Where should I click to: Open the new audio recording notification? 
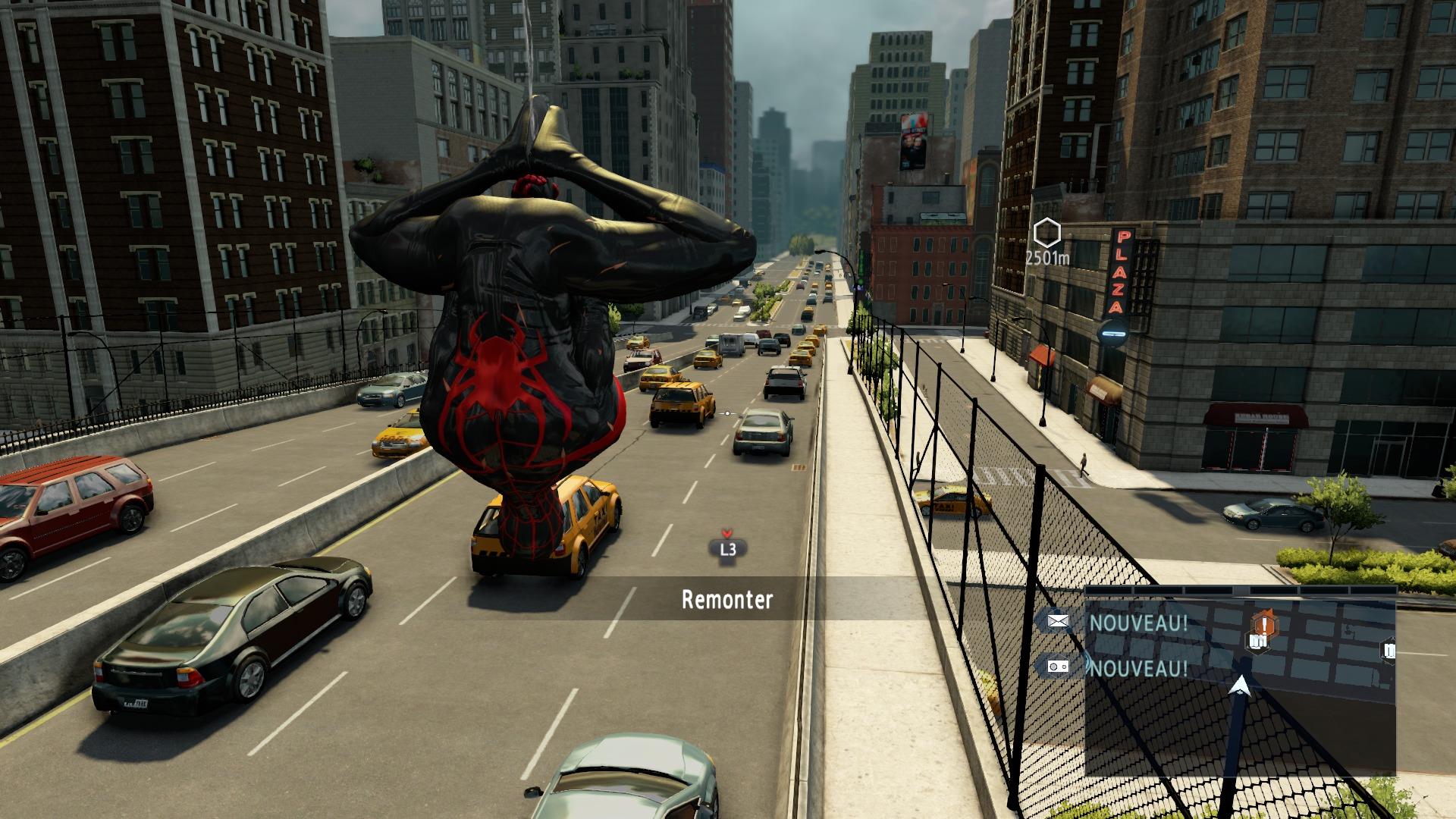coord(1058,667)
